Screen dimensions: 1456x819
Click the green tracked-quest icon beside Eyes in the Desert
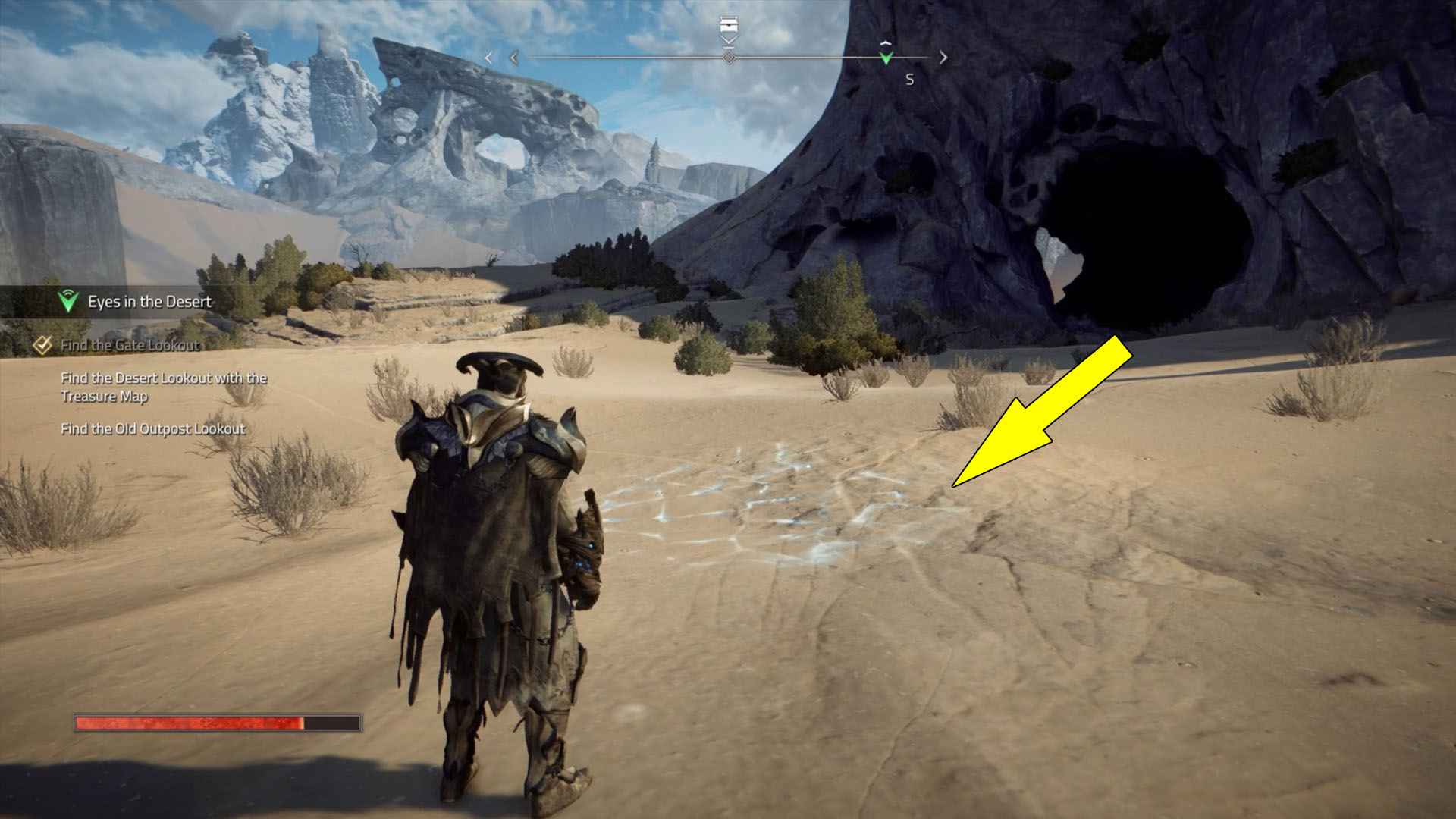(67, 300)
